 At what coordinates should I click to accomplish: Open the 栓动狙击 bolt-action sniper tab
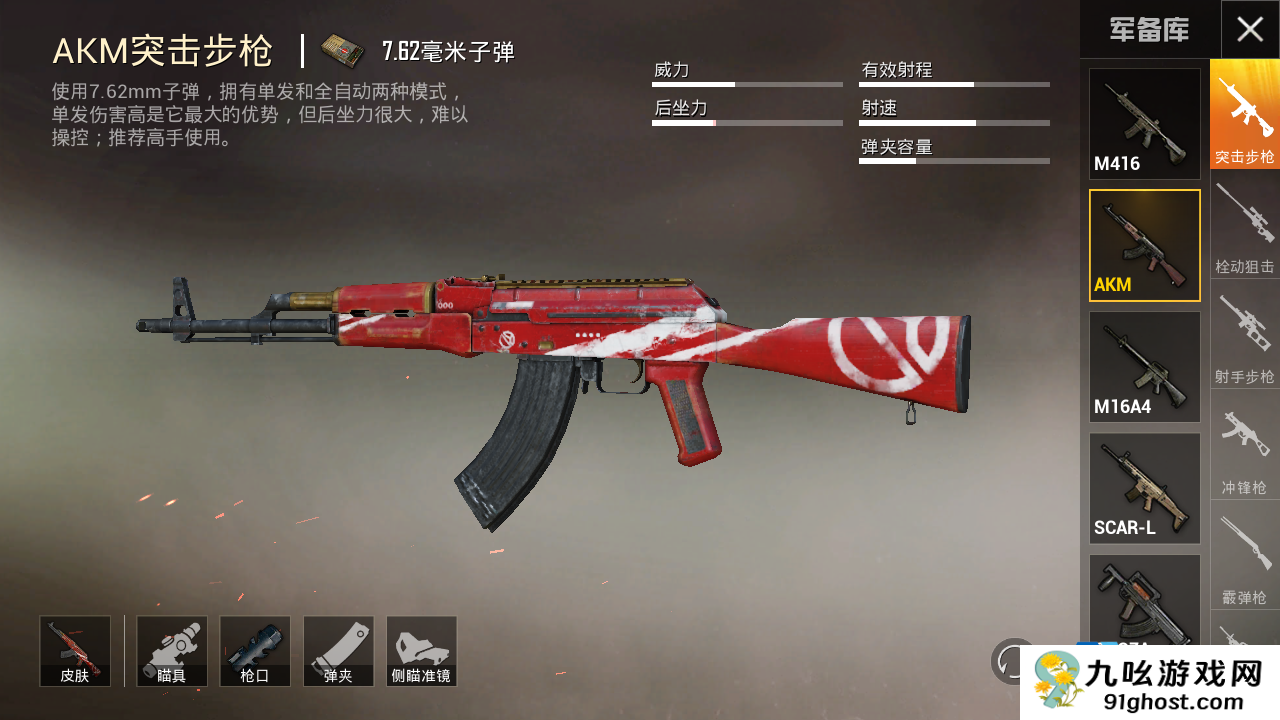pyautogui.click(x=1245, y=224)
